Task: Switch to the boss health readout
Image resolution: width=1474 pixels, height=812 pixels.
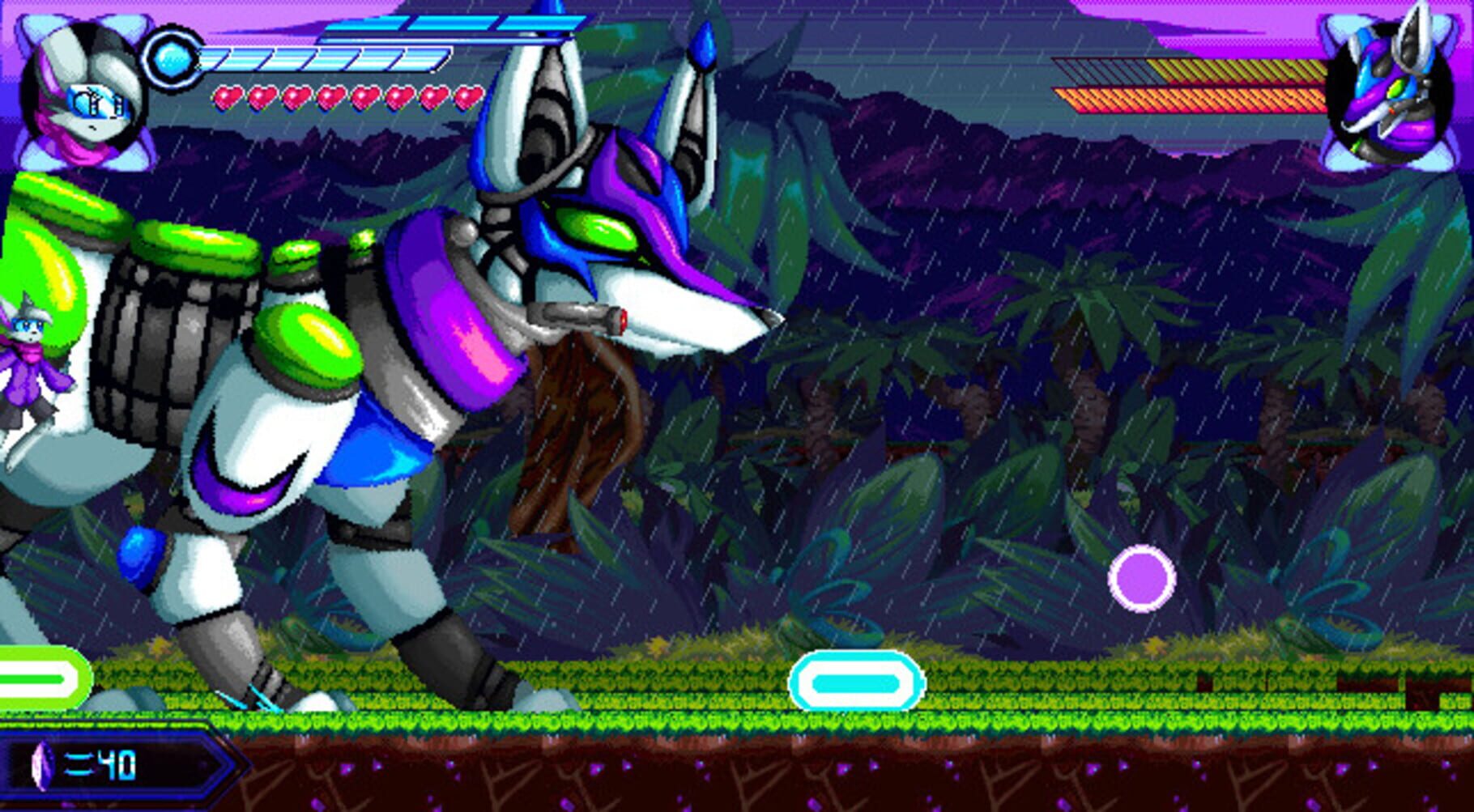Action: (x=1191, y=85)
